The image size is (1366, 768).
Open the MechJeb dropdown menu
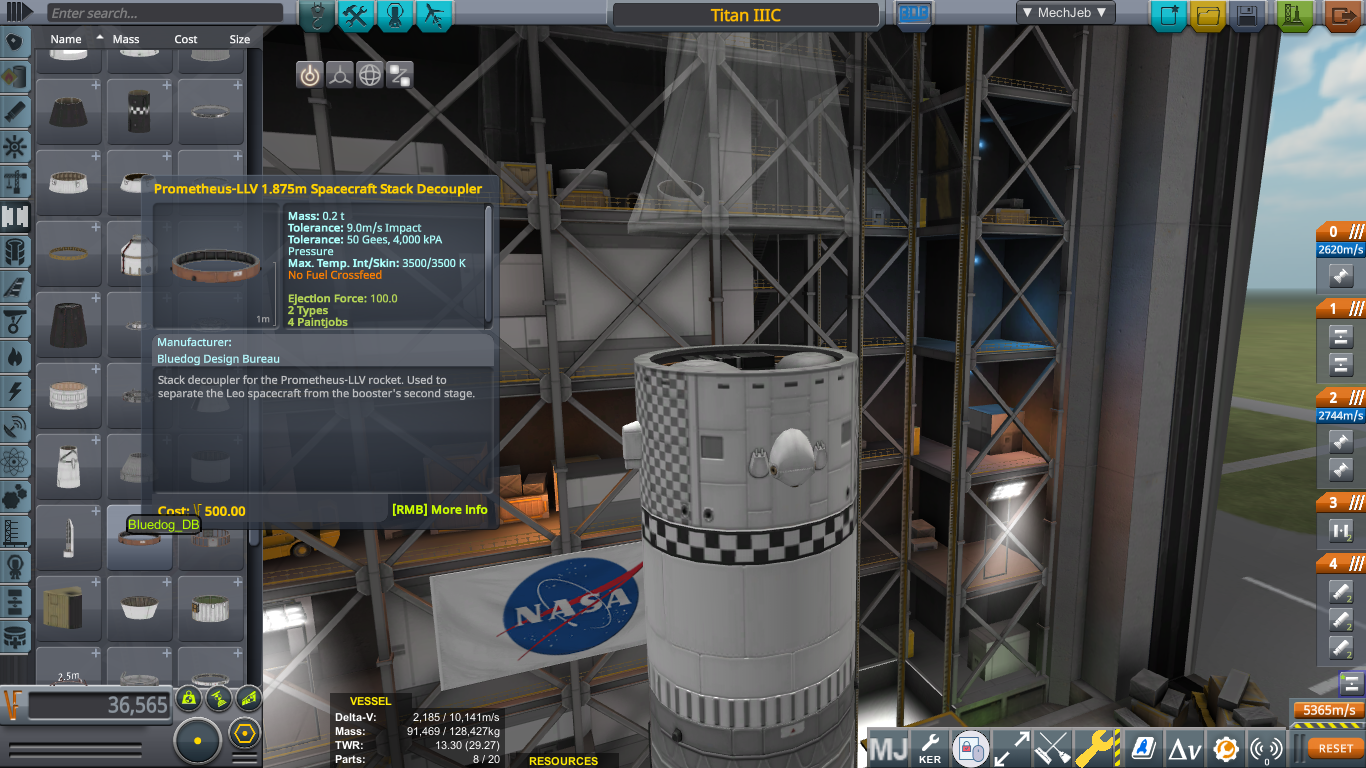pos(1065,13)
